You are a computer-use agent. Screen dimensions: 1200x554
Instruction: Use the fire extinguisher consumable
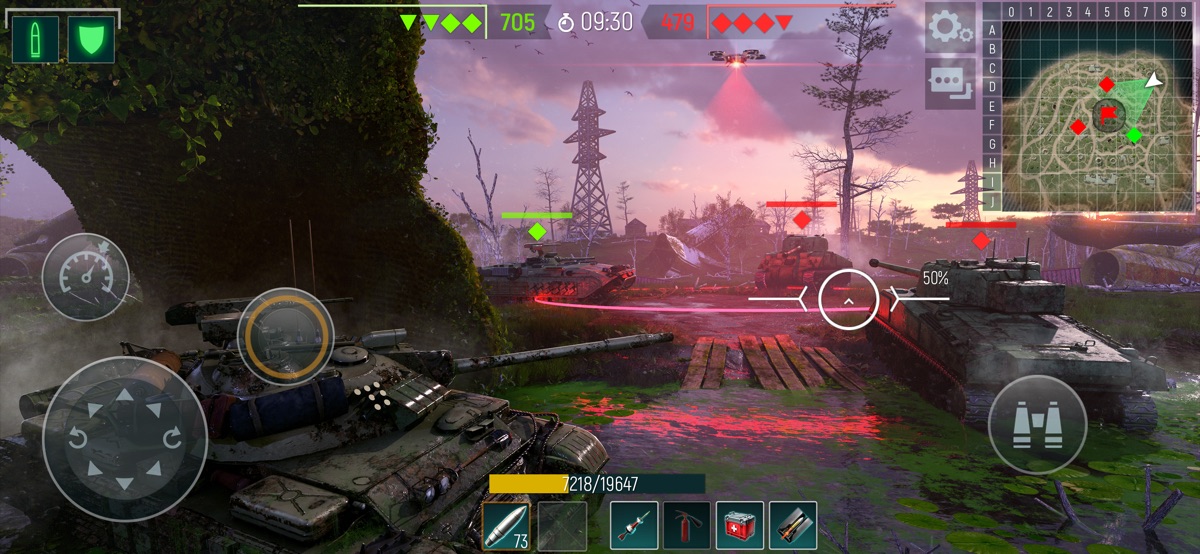(x=687, y=526)
